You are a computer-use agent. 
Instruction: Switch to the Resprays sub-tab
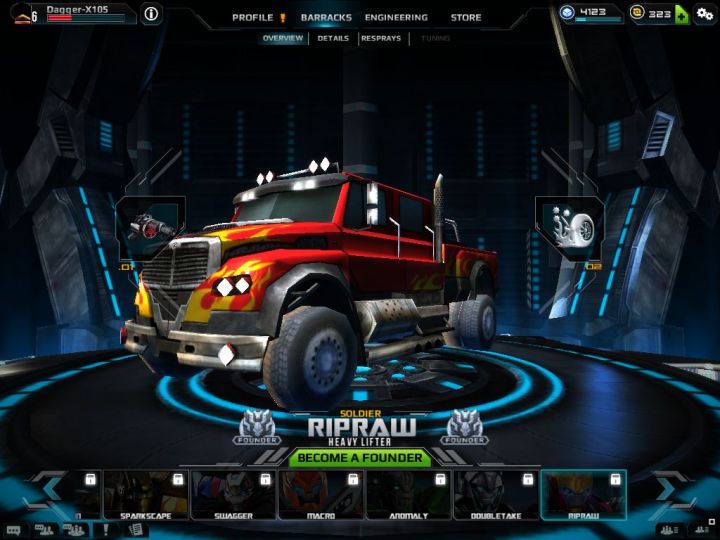pyautogui.click(x=381, y=38)
